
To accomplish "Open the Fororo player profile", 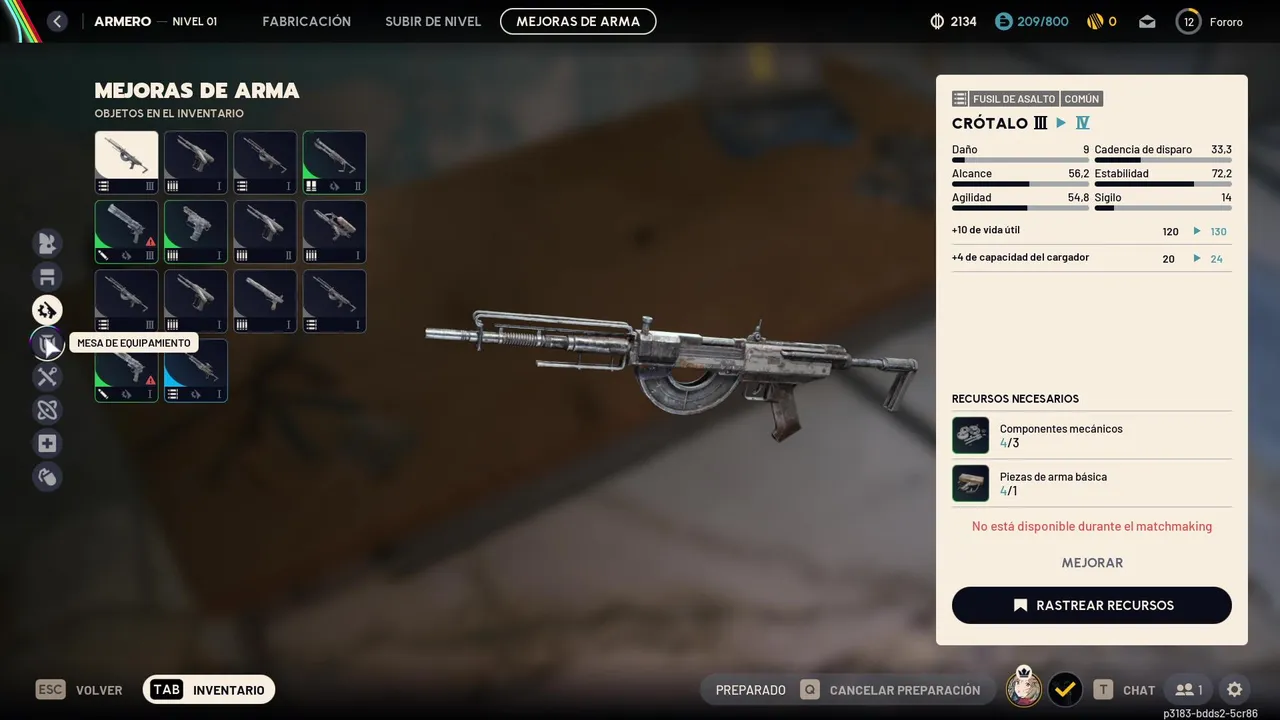I will coord(1210,22).
